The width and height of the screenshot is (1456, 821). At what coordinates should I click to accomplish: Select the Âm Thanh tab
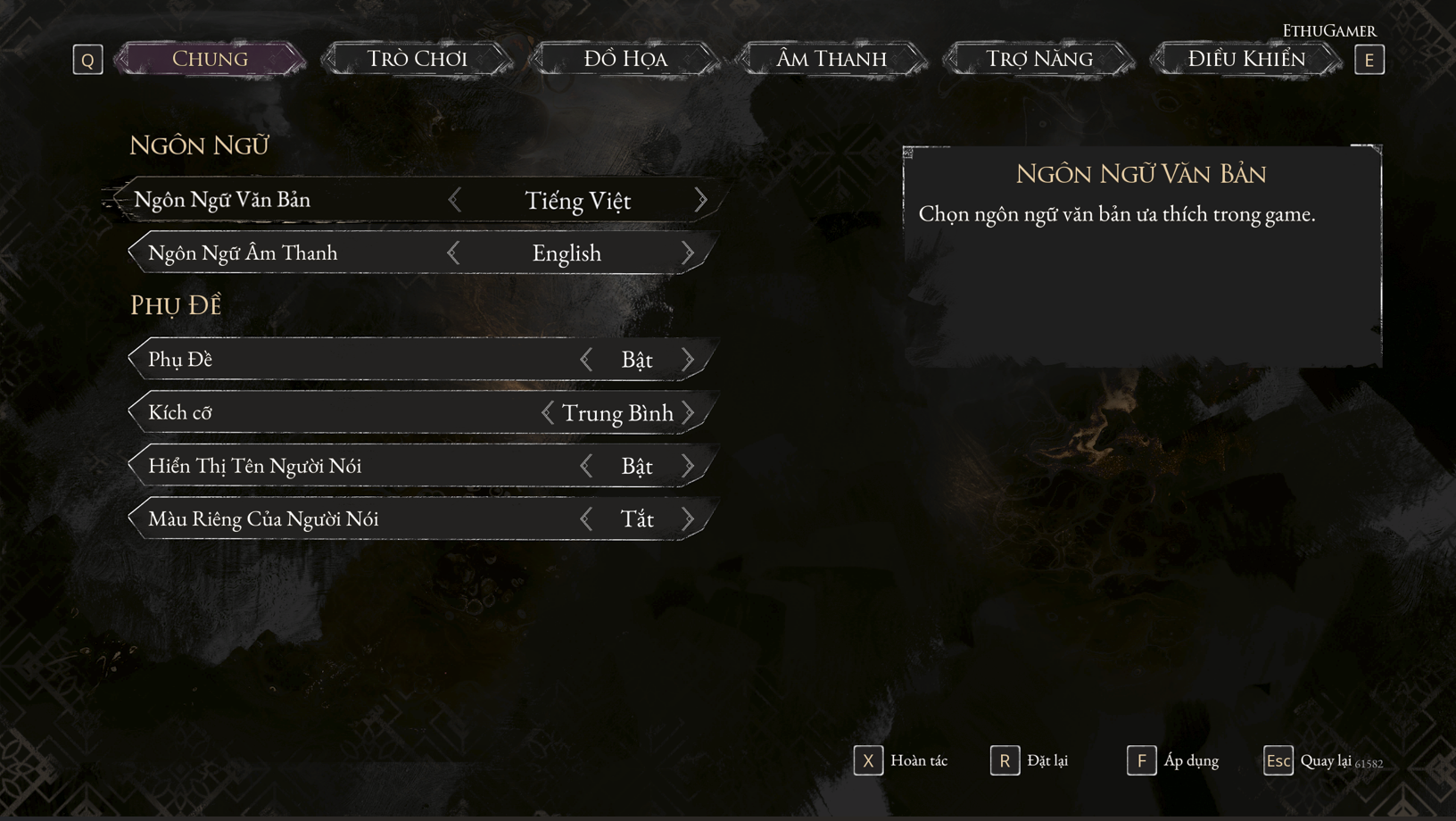pyautogui.click(x=831, y=59)
